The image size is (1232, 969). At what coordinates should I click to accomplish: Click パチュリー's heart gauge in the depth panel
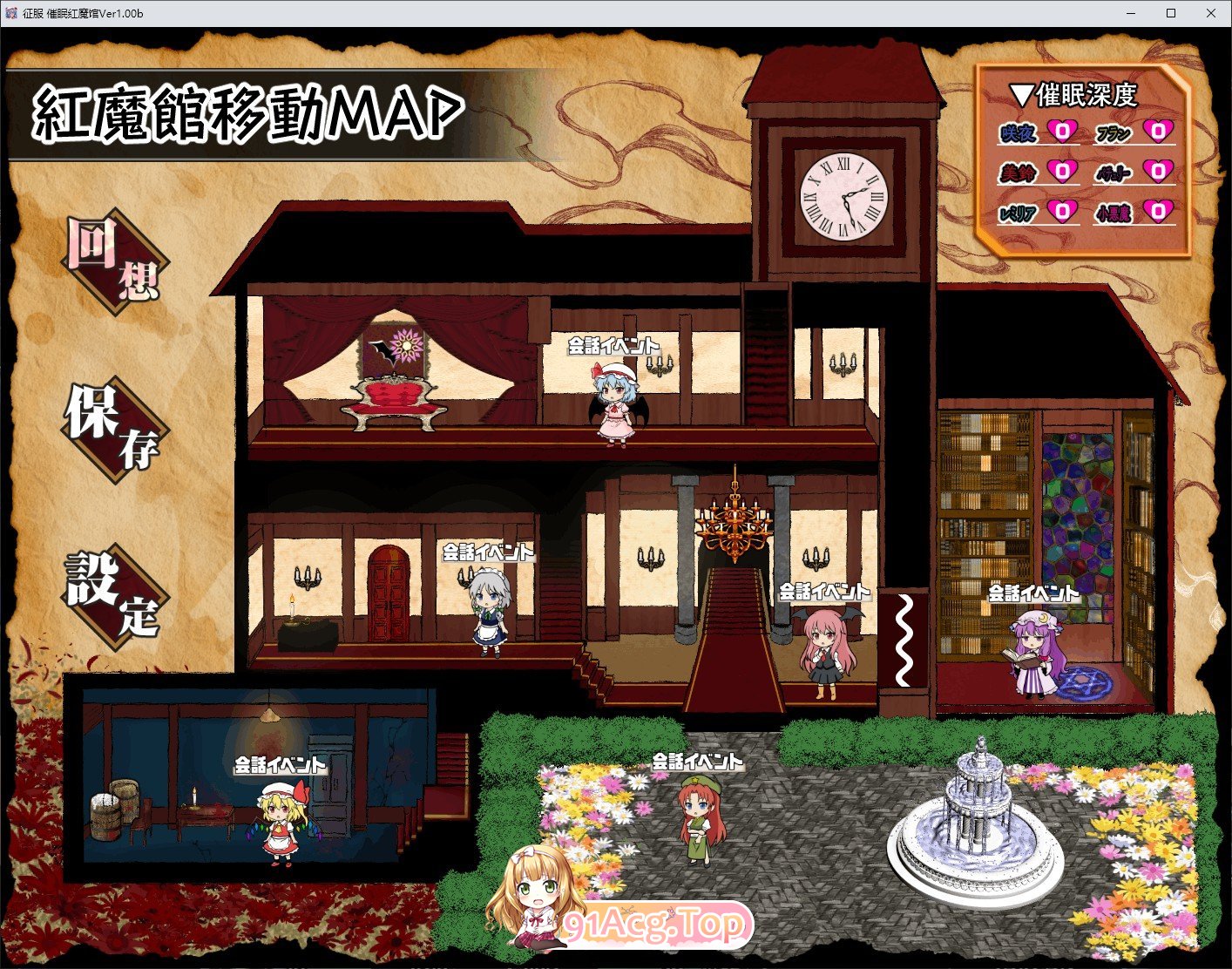coord(1159,171)
